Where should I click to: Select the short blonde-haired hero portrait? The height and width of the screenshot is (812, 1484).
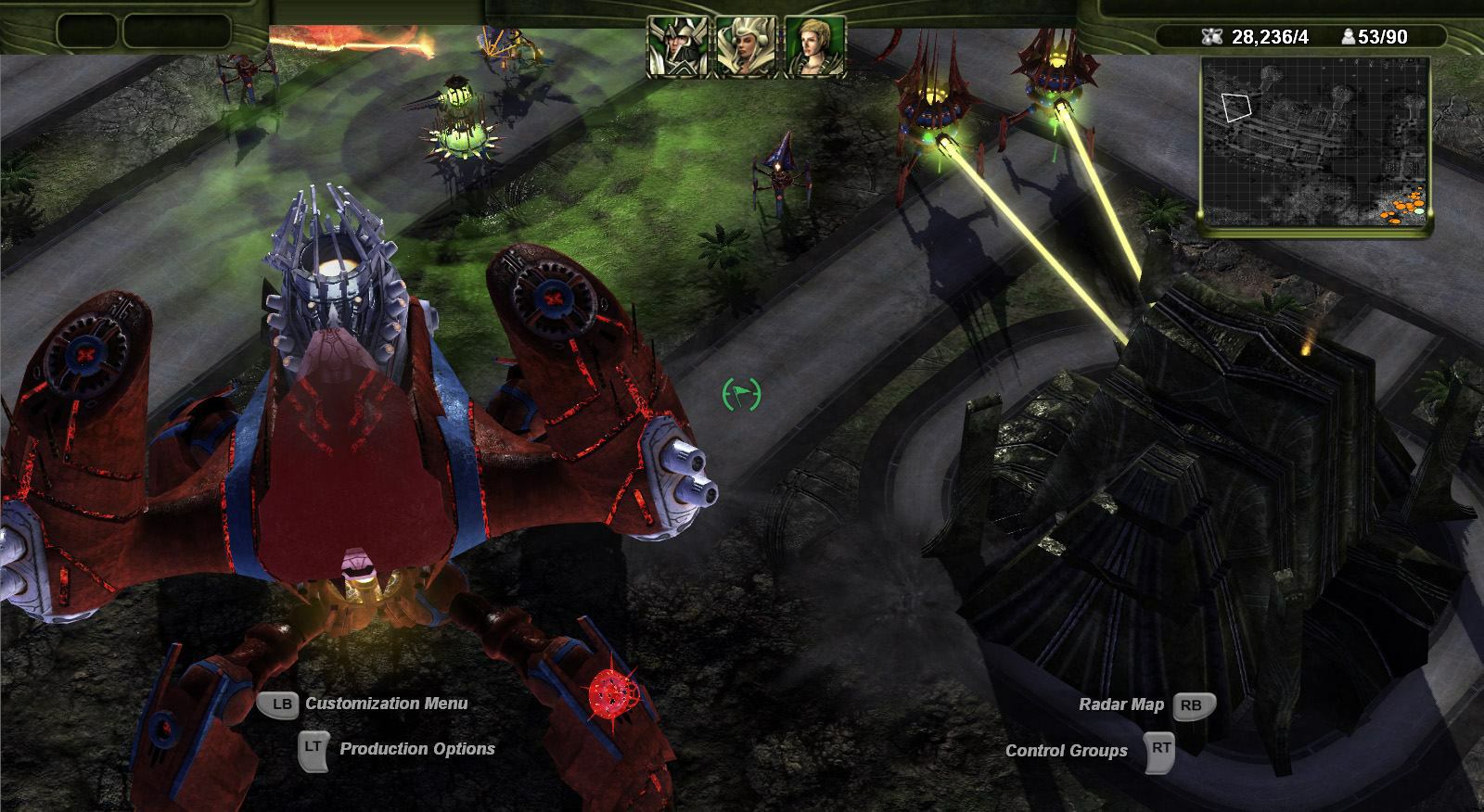point(814,45)
